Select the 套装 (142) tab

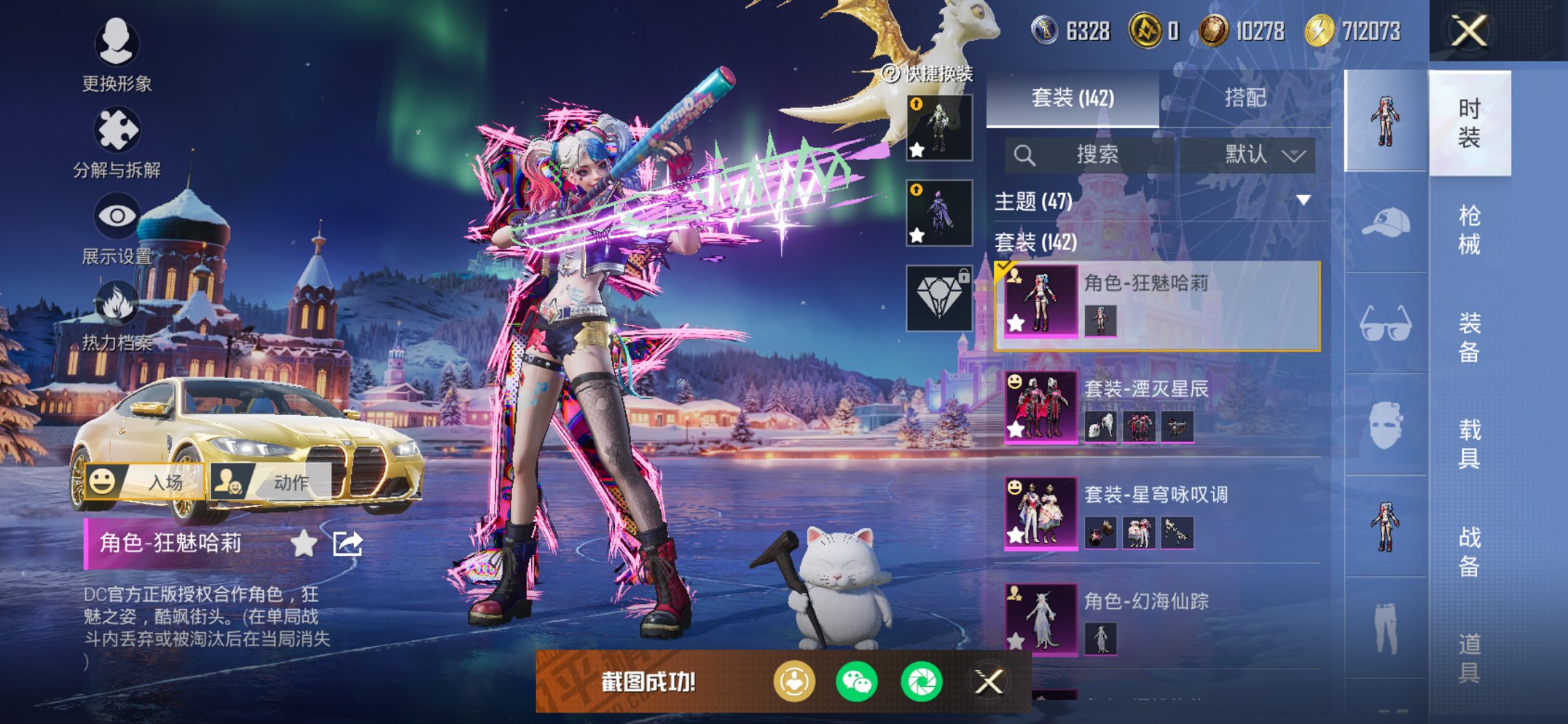[1073, 98]
